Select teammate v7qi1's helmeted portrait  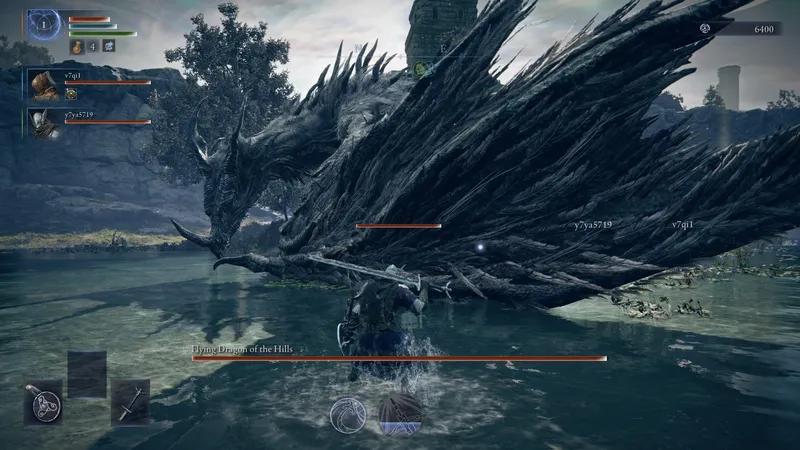(43, 85)
